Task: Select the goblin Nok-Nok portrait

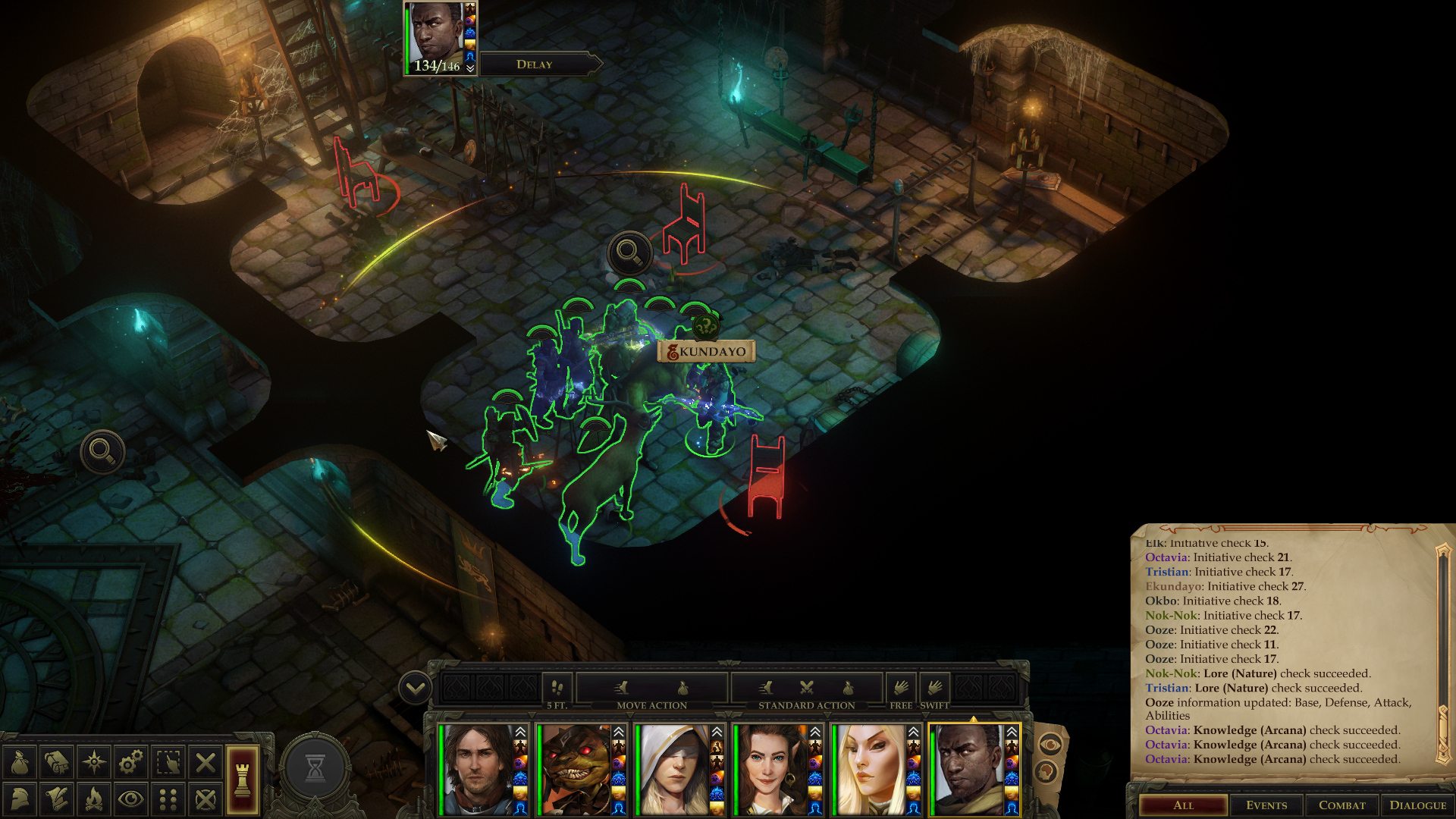Action: (575, 769)
